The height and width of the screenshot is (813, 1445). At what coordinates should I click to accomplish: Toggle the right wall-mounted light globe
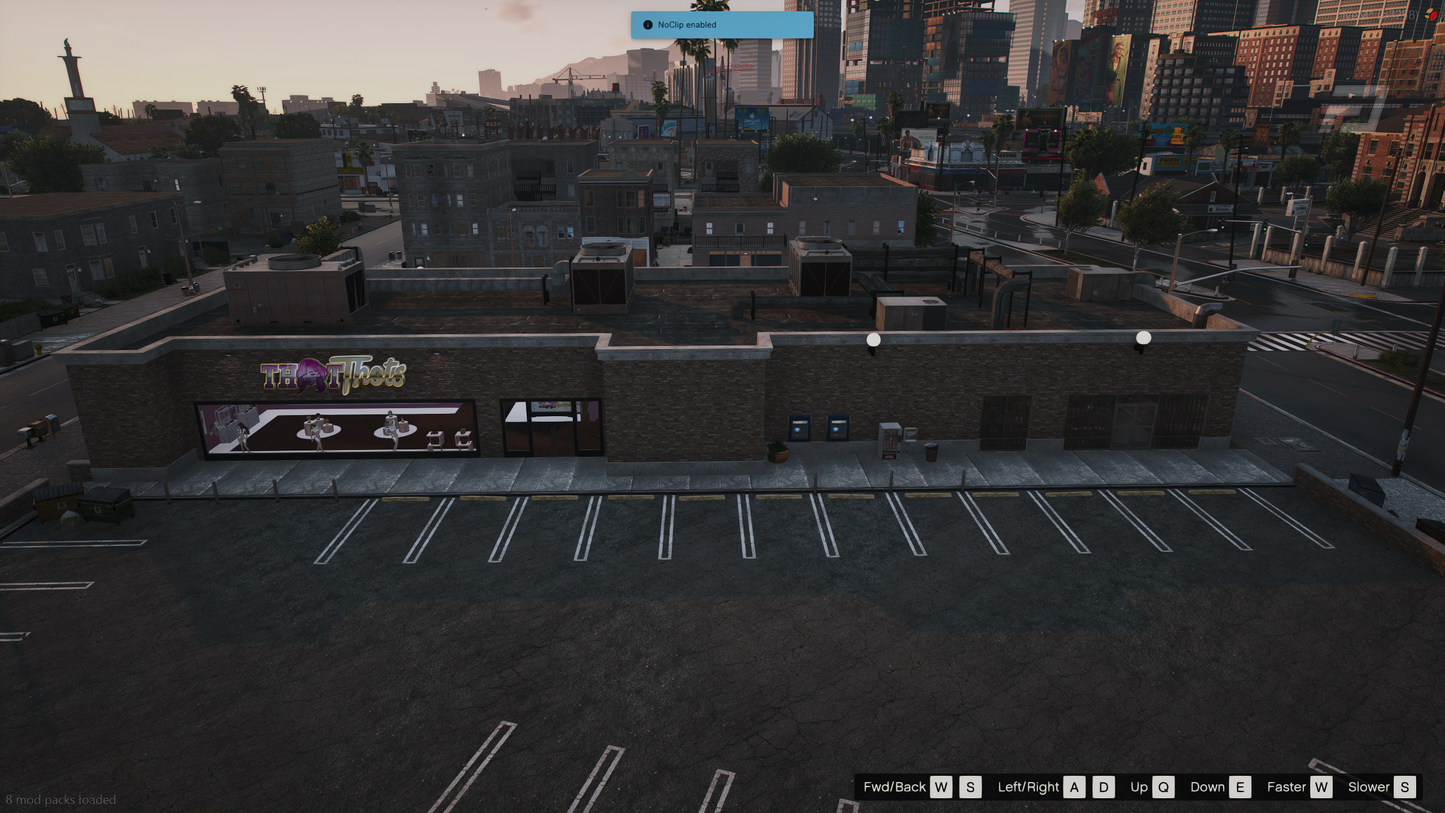pyautogui.click(x=1142, y=336)
